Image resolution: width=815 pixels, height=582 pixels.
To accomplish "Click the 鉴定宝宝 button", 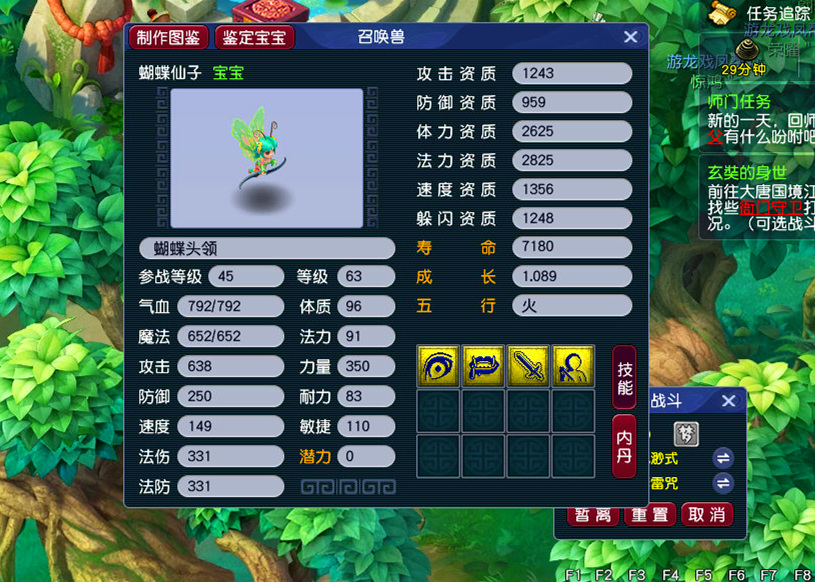I will coord(255,38).
